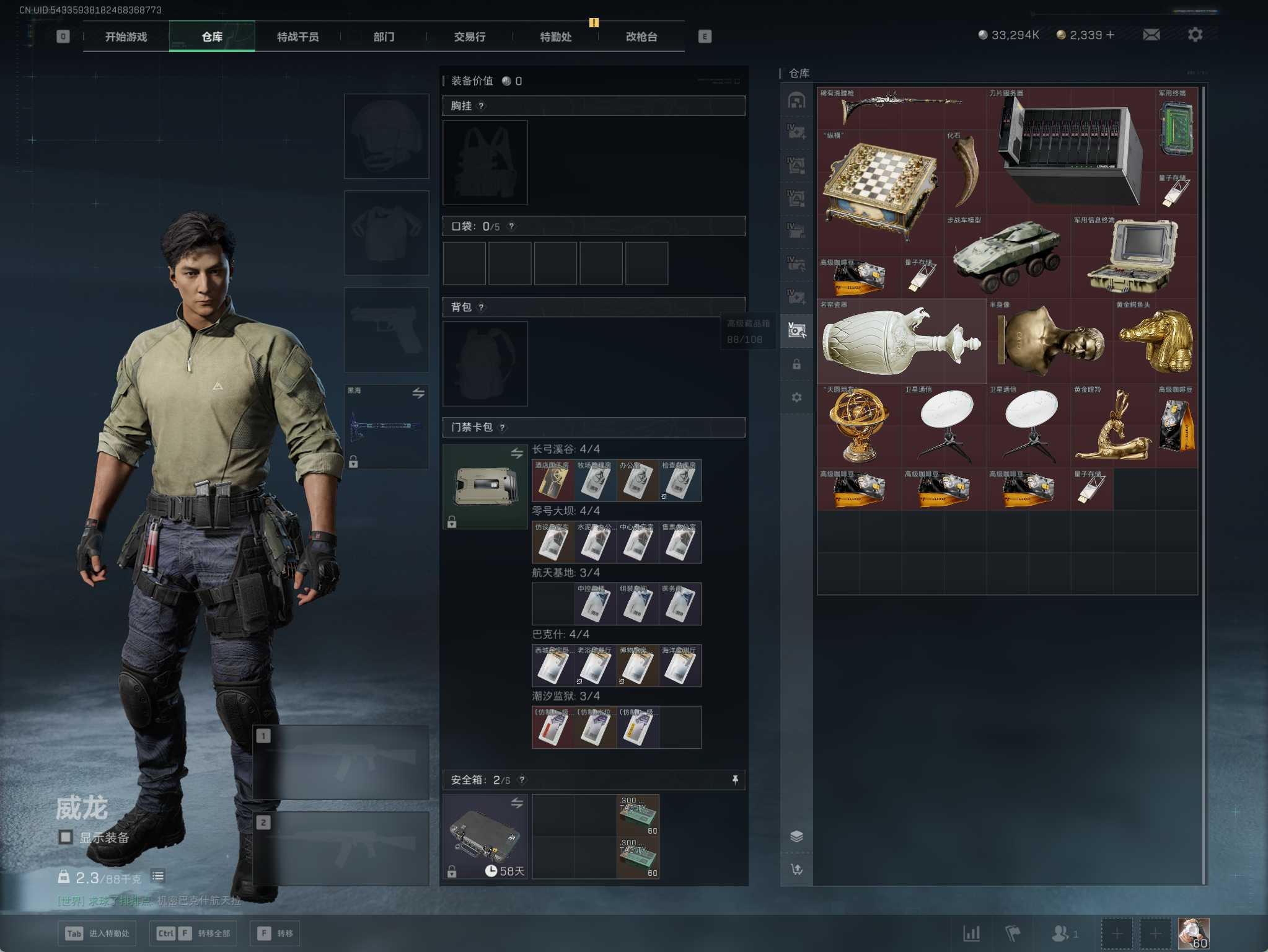Select the golden armillary sphere item

858,426
